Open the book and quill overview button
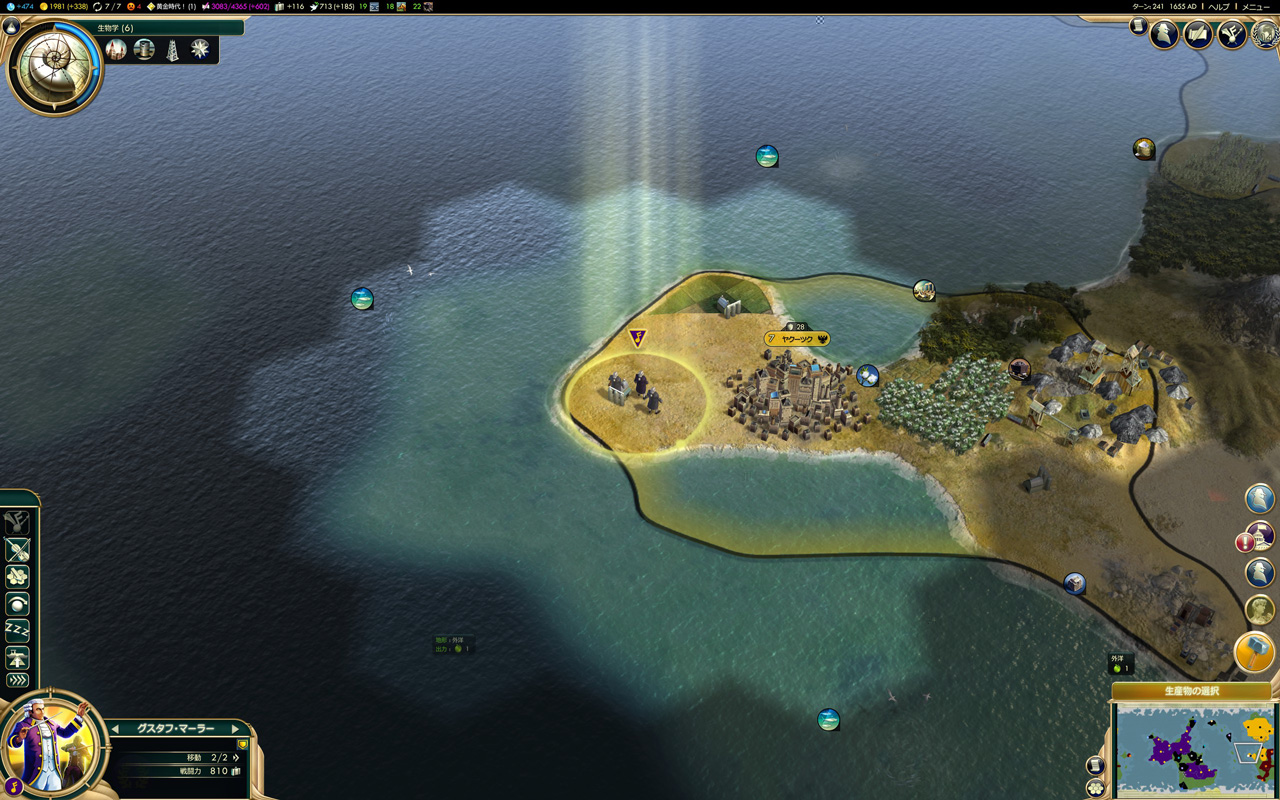1280x800 pixels. 1198,35
